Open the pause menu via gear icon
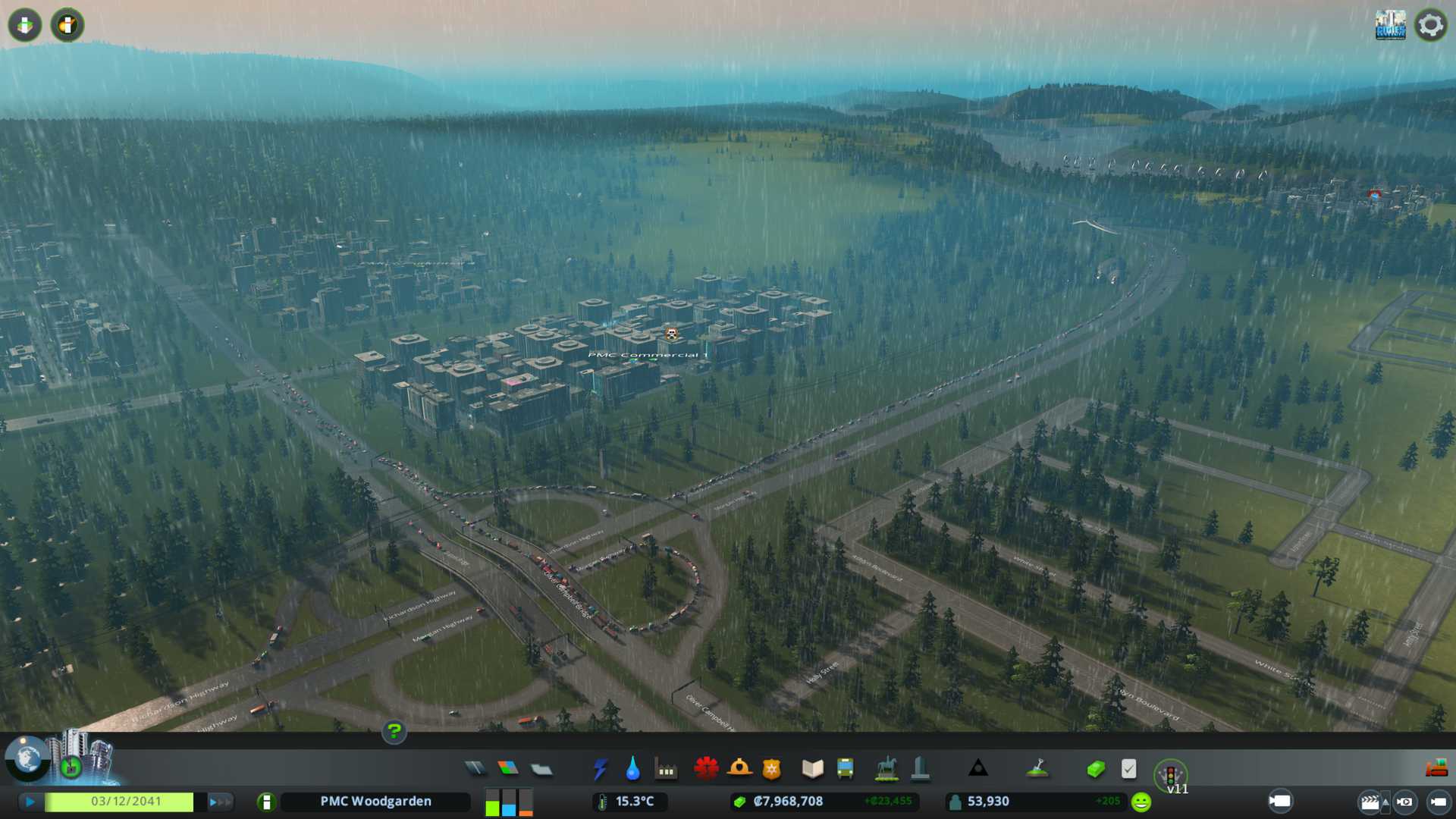 [1430, 25]
